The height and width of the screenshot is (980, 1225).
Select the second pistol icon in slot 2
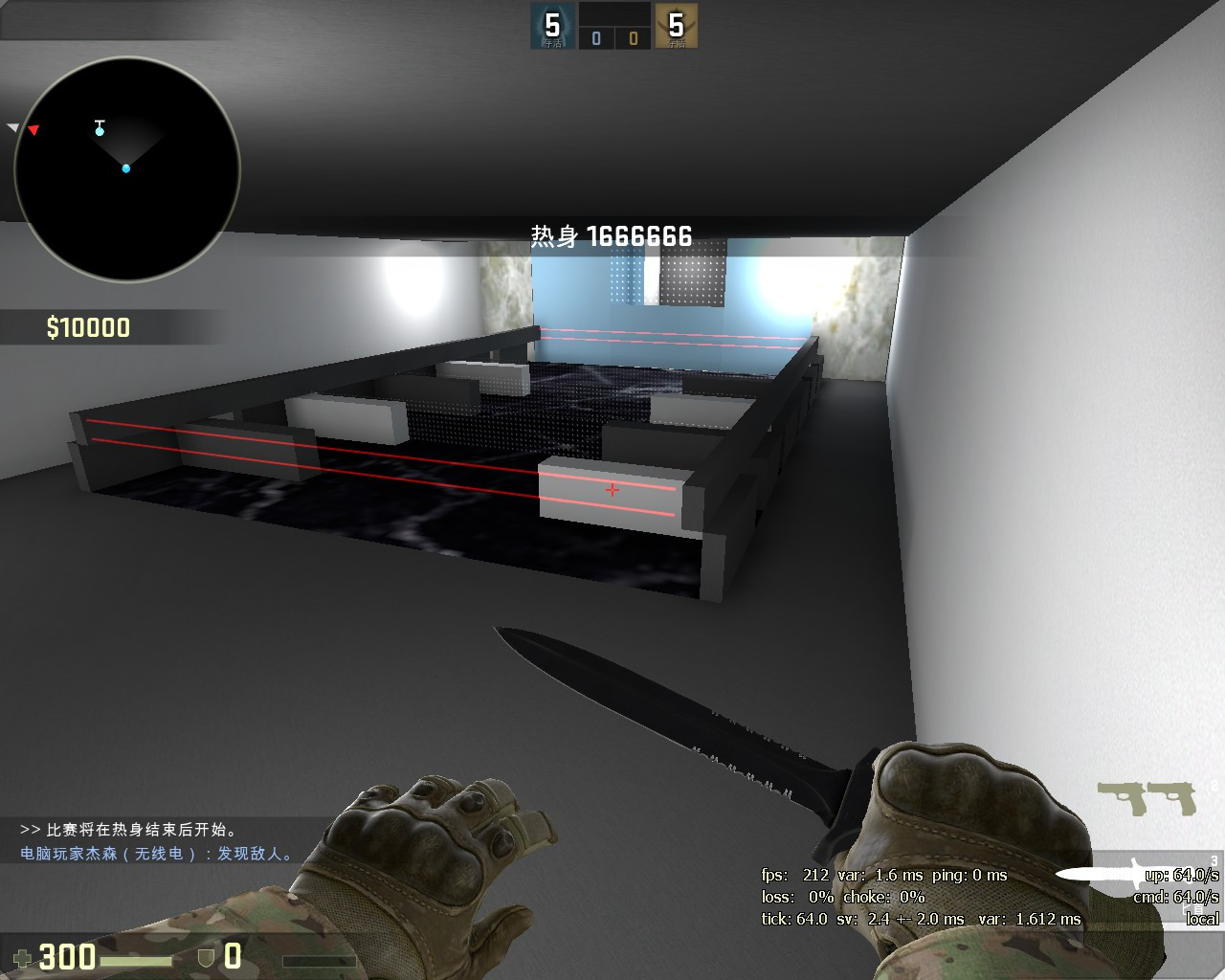click(x=1171, y=799)
